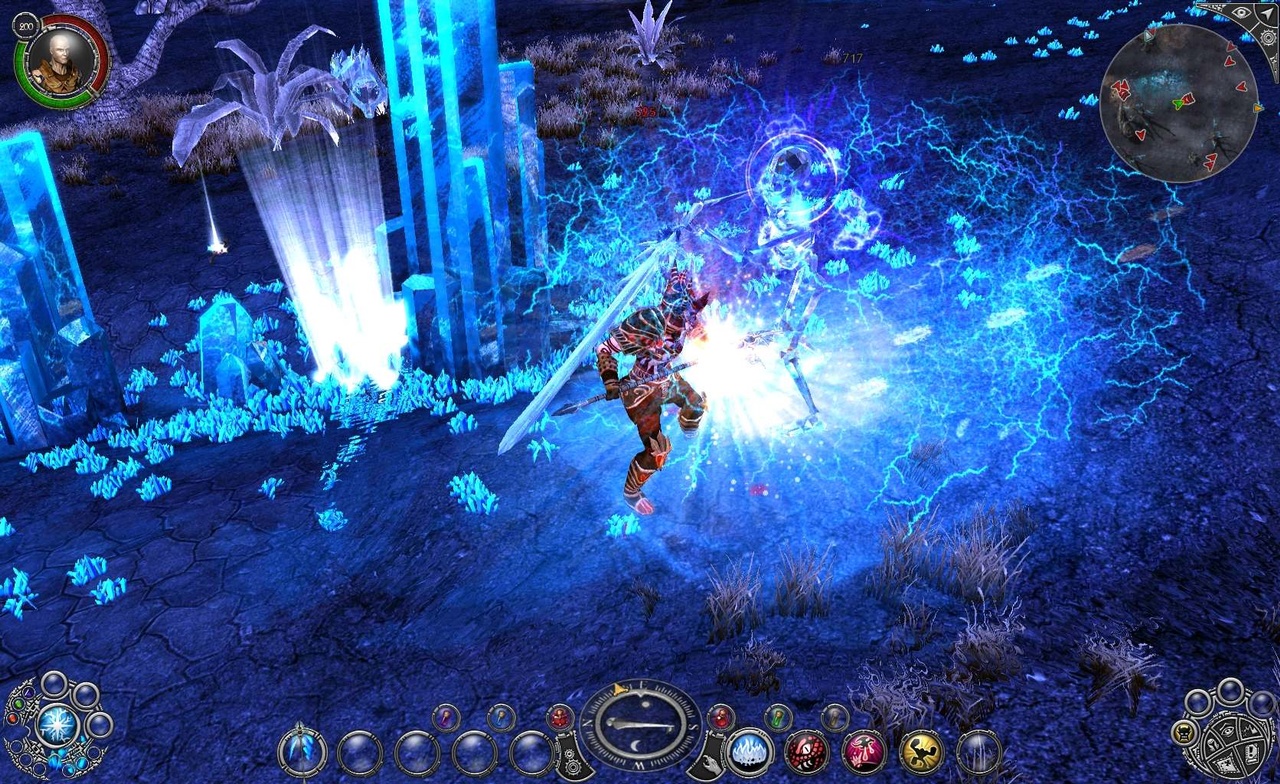The image size is (1280, 784).
Task: Activate the golden claw combat art
Action: coord(921,750)
